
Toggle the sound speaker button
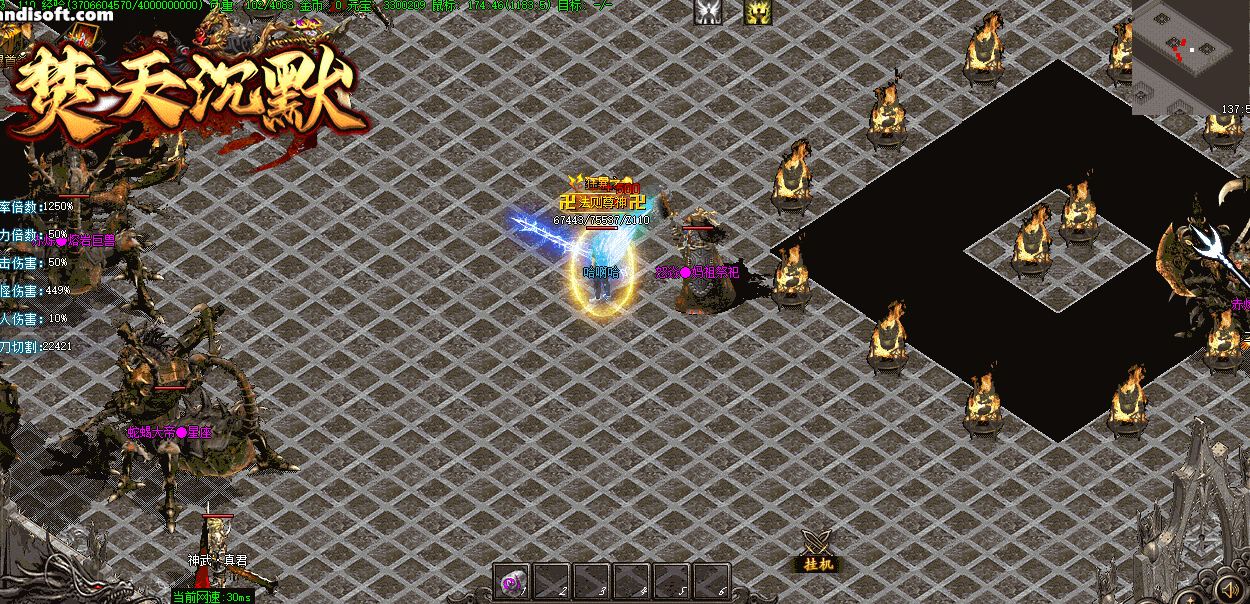[1227, 585]
